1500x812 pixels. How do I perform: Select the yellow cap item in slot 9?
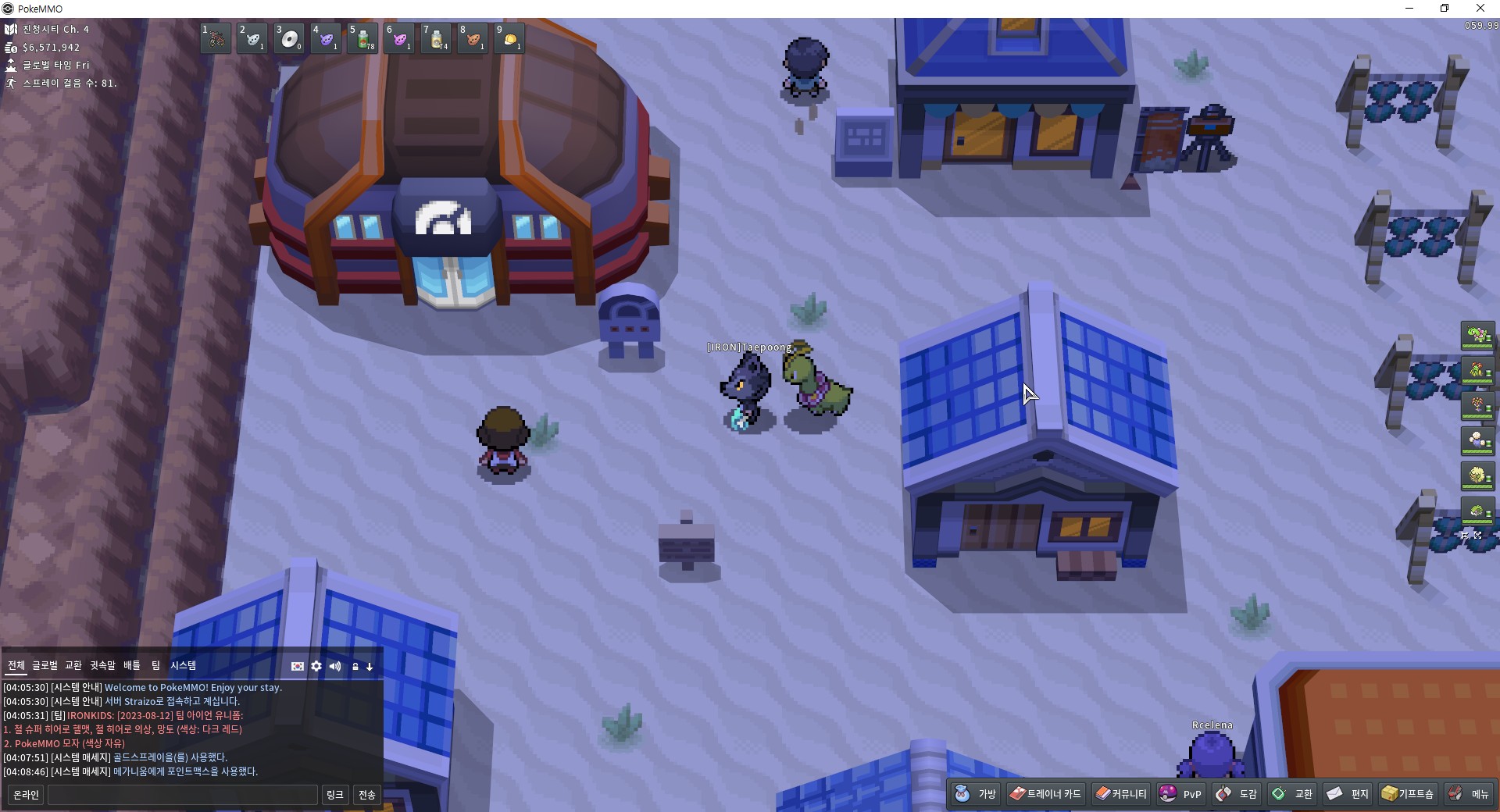coord(509,38)
